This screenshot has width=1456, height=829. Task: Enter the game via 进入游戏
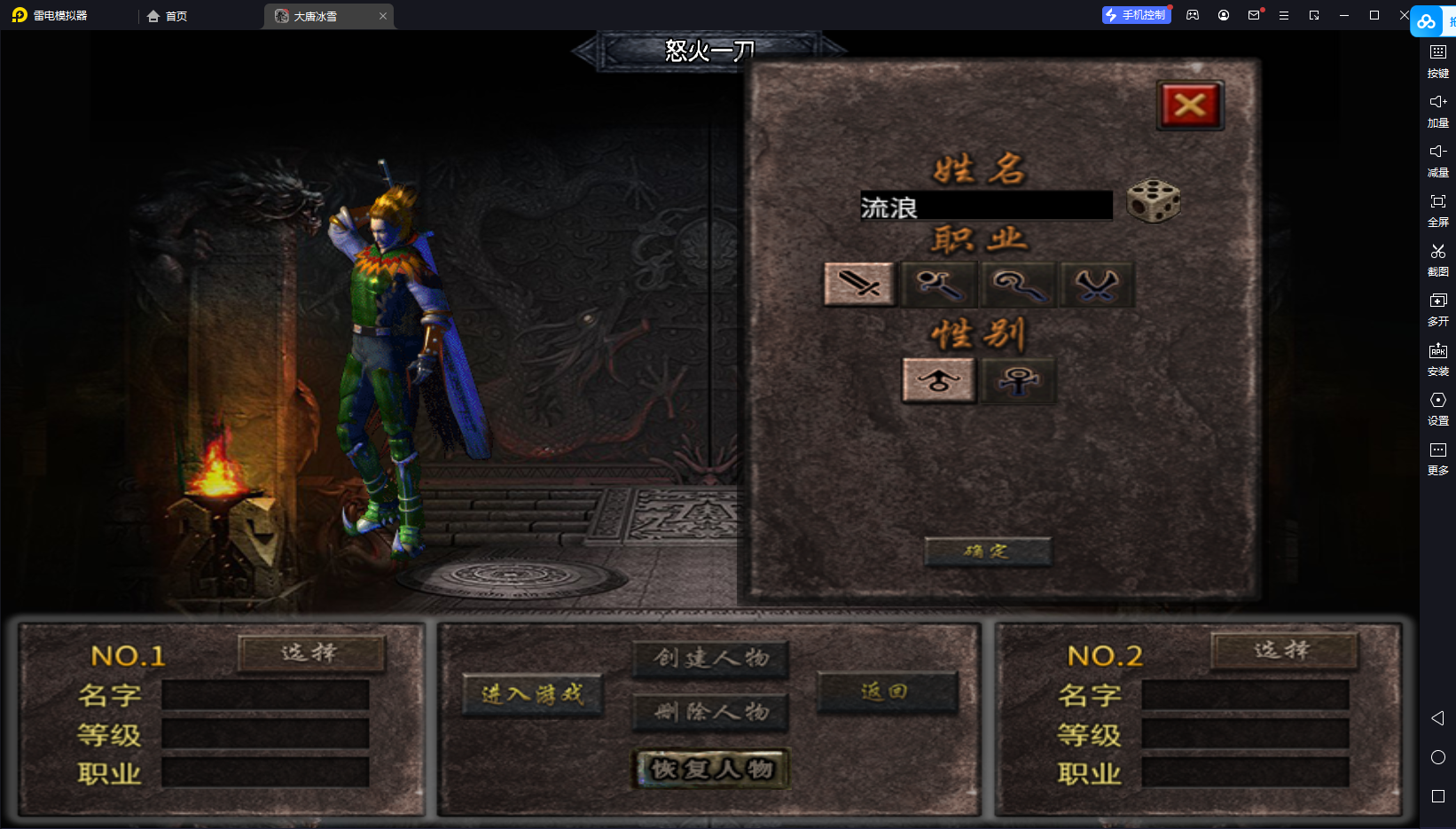pos(532,694)
